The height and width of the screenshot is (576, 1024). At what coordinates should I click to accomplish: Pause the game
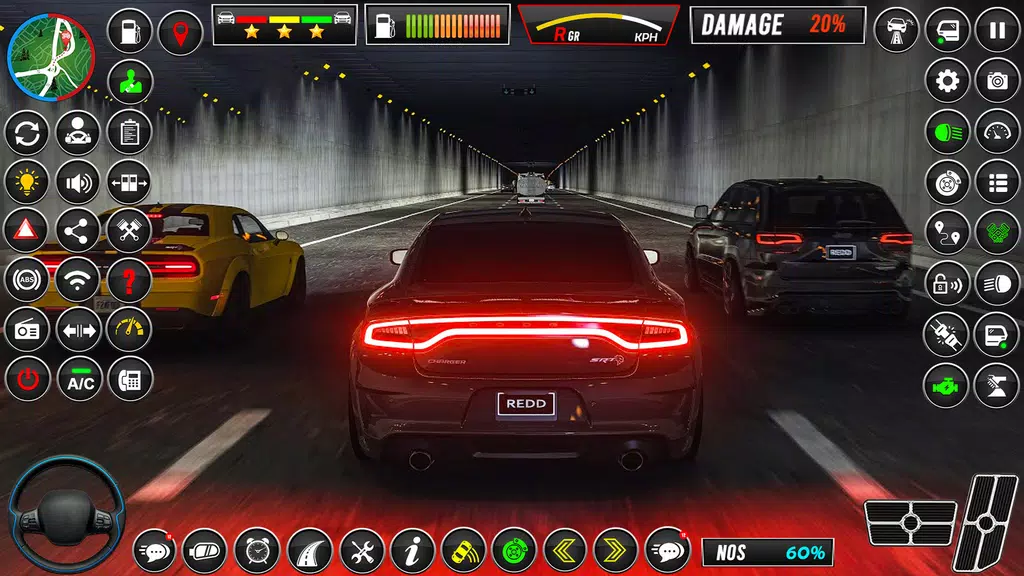coord(997,30)
